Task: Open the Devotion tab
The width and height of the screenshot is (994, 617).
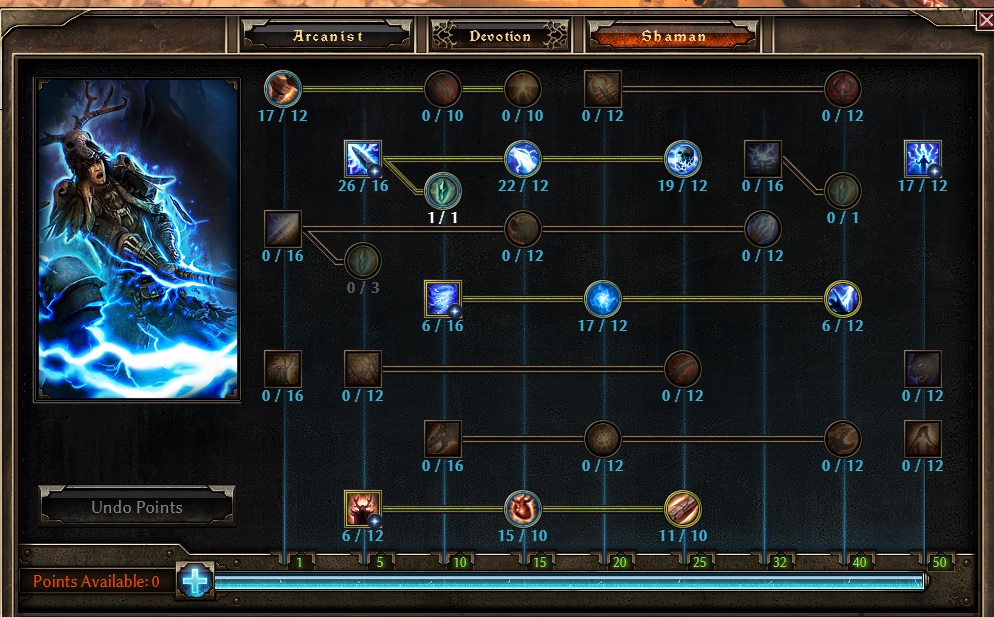Action: pyautogui.click(x=500, y=36)
